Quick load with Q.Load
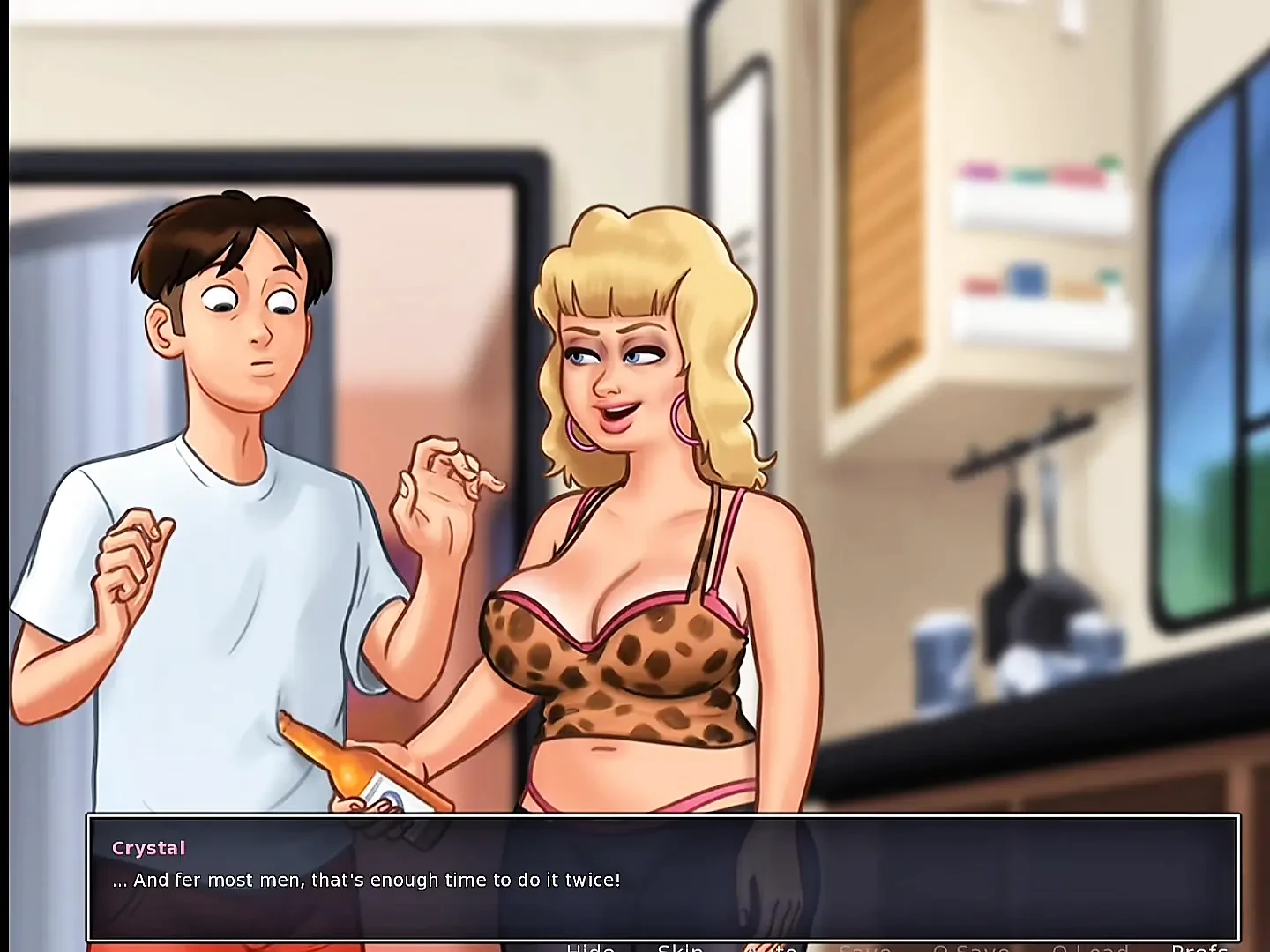This screenshot has height=952, width=1270. tap(1090, 948)
